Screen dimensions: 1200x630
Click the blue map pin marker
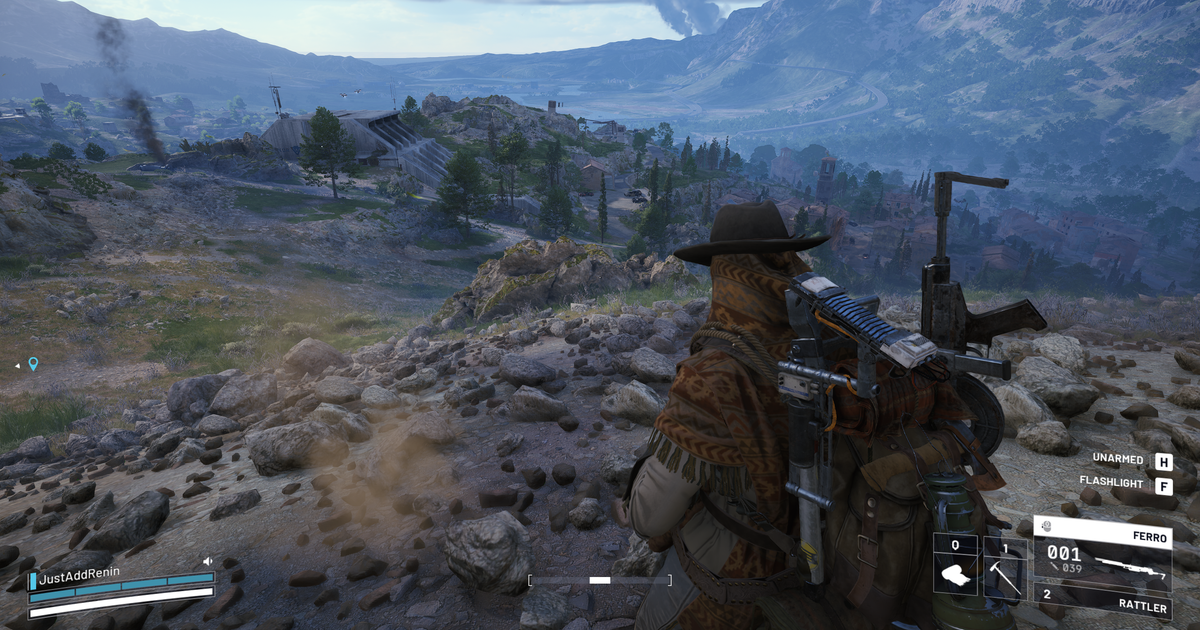(x=33, y=364)
